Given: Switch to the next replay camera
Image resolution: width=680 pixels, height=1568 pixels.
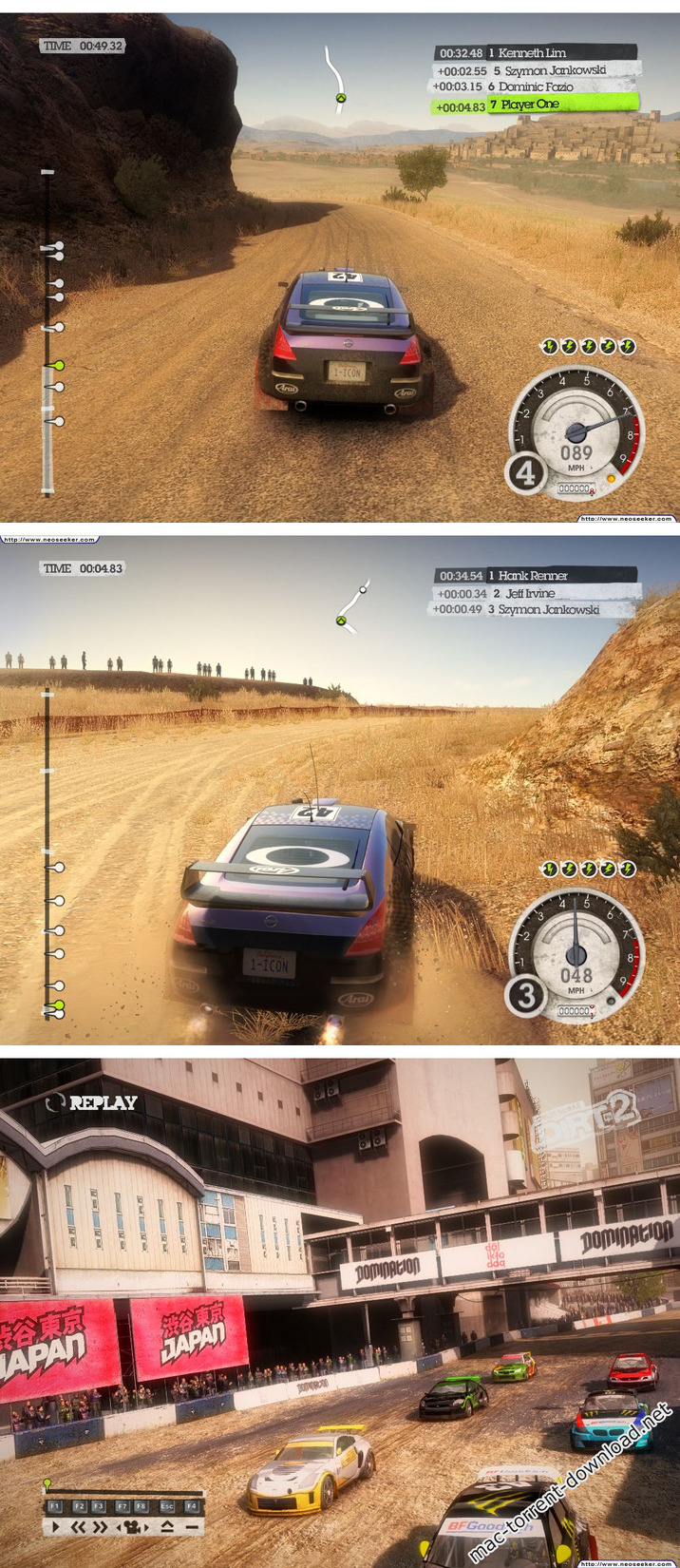Looking at the screenshot, I should (x=146, y=1526).
